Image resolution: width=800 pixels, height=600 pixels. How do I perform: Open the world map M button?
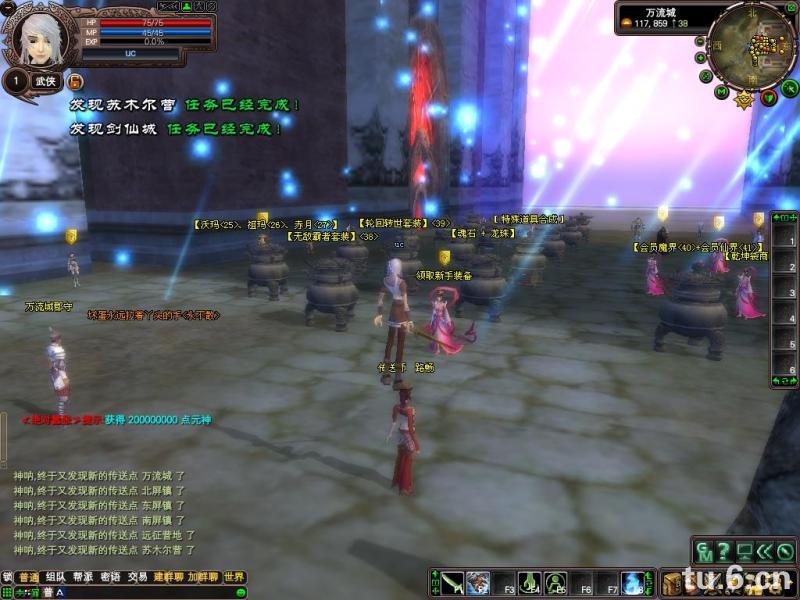point(720,91)
